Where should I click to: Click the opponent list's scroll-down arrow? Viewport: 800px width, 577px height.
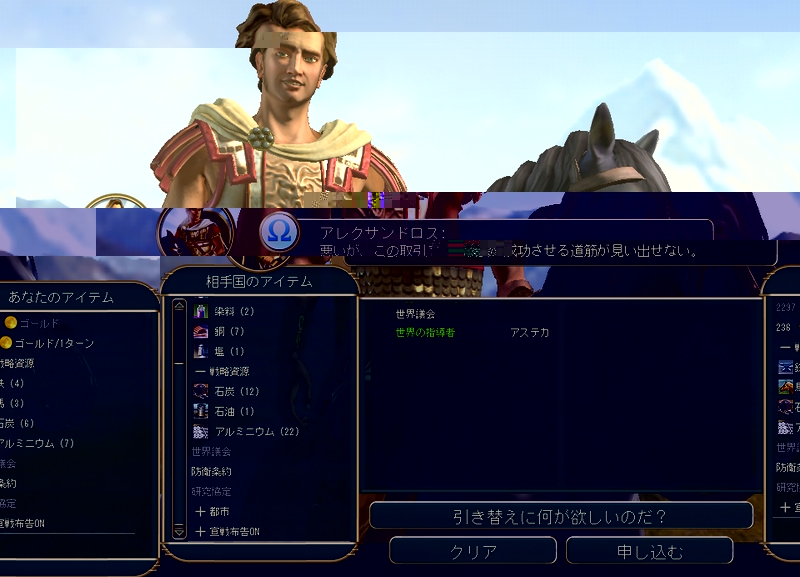click(x=180, y=533)
